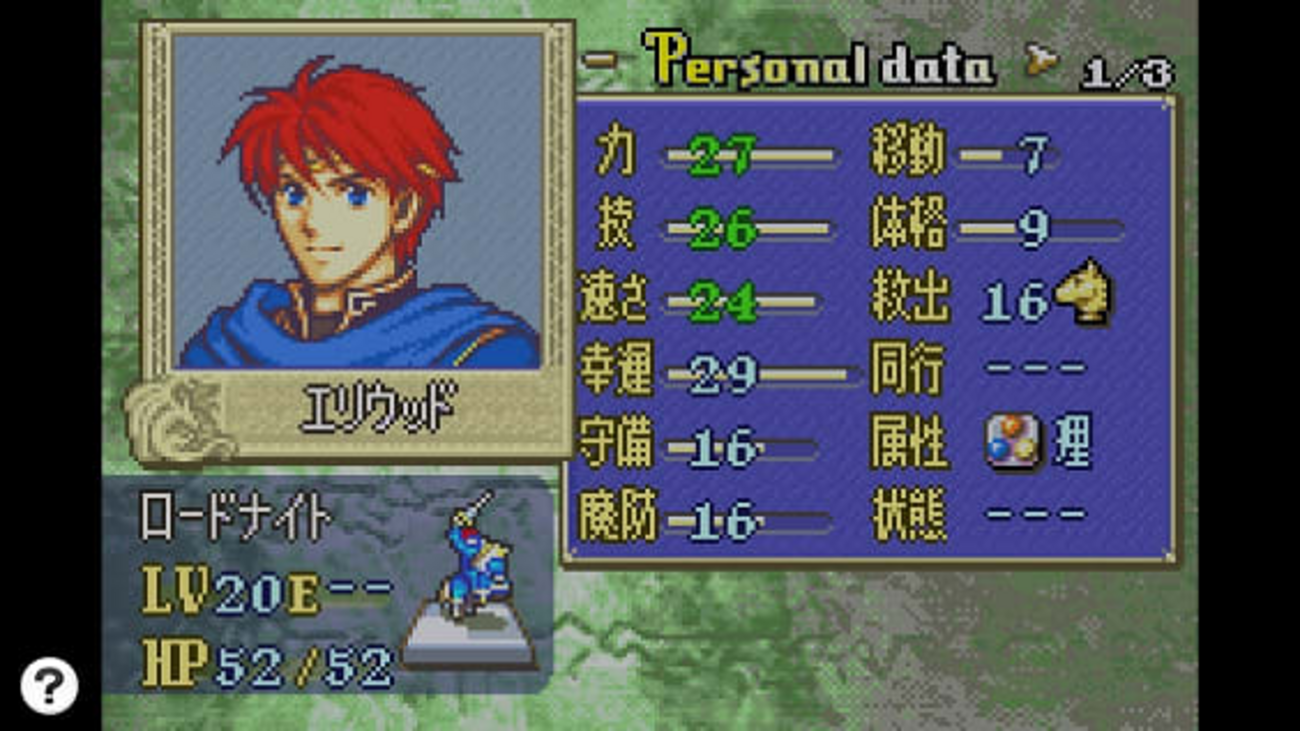Select the affinity orb icon
The image size is (1300, 731).
(x=1012, y=443)
